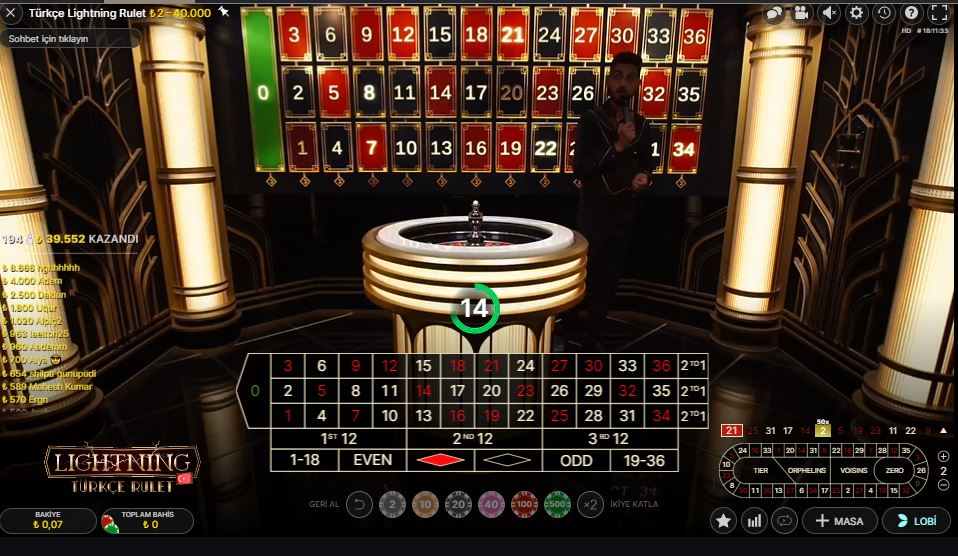The width and height of the screenshot is (958, 556).
Task: Add a table with MASA button
Action: coord(840,521)
